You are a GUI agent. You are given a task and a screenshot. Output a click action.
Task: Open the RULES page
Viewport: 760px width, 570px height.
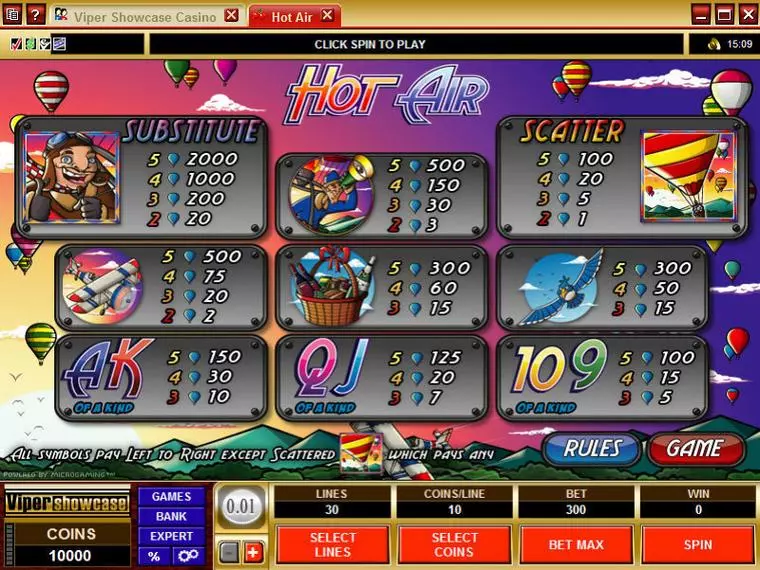click(592, 449)
